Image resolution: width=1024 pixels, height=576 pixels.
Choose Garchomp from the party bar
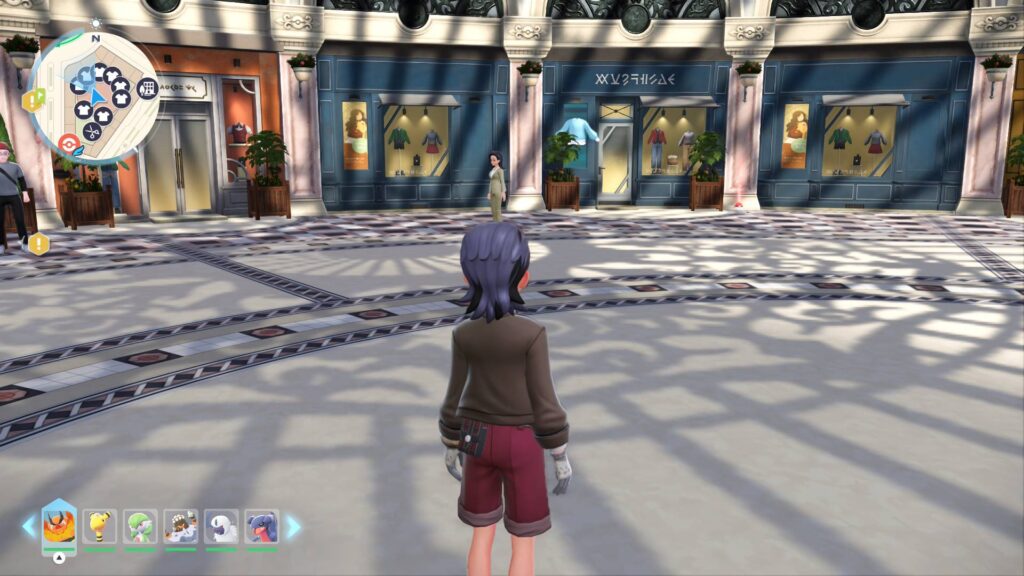coord(262,526)
